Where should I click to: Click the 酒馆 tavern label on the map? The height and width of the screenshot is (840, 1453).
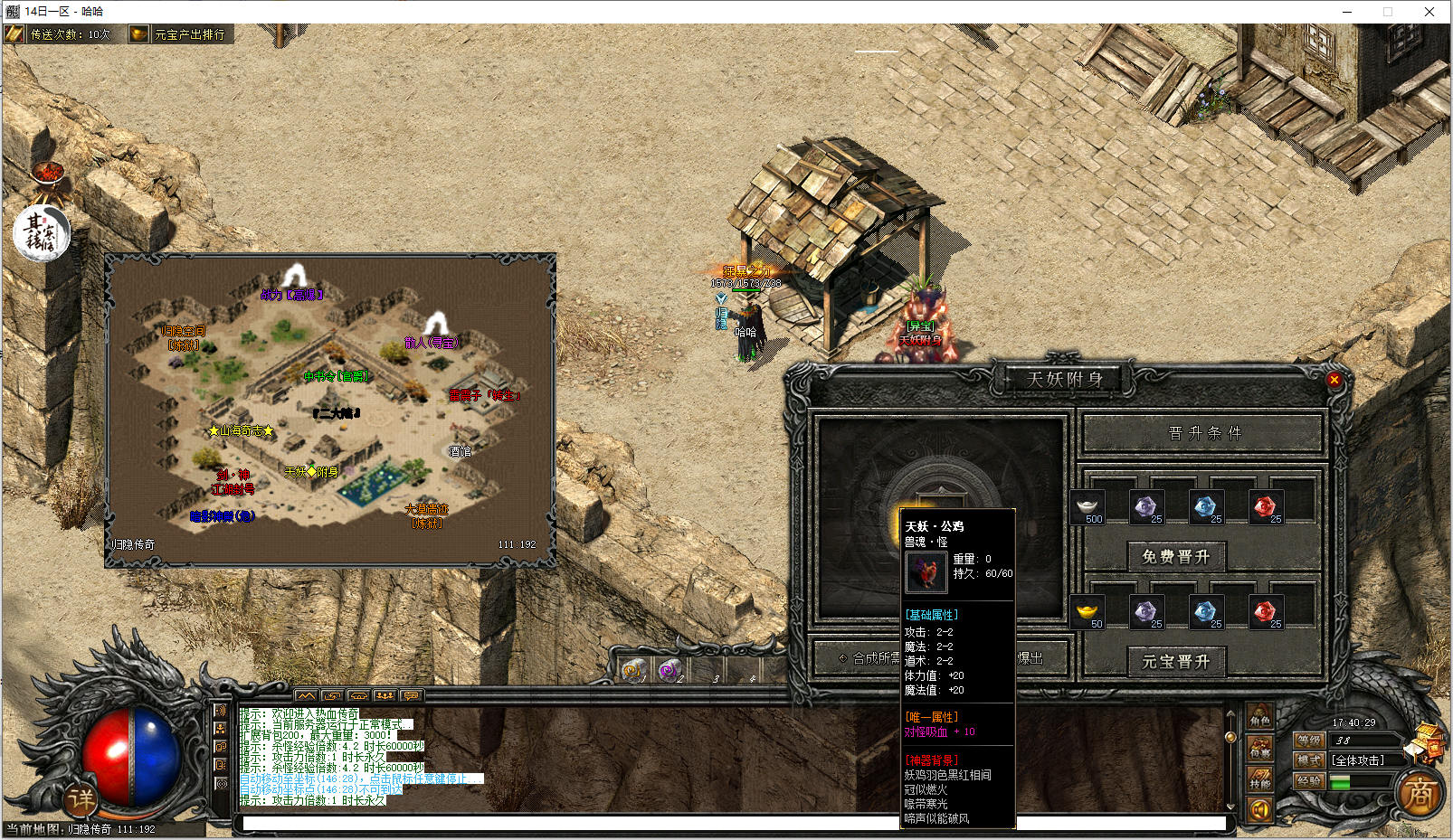460,451
